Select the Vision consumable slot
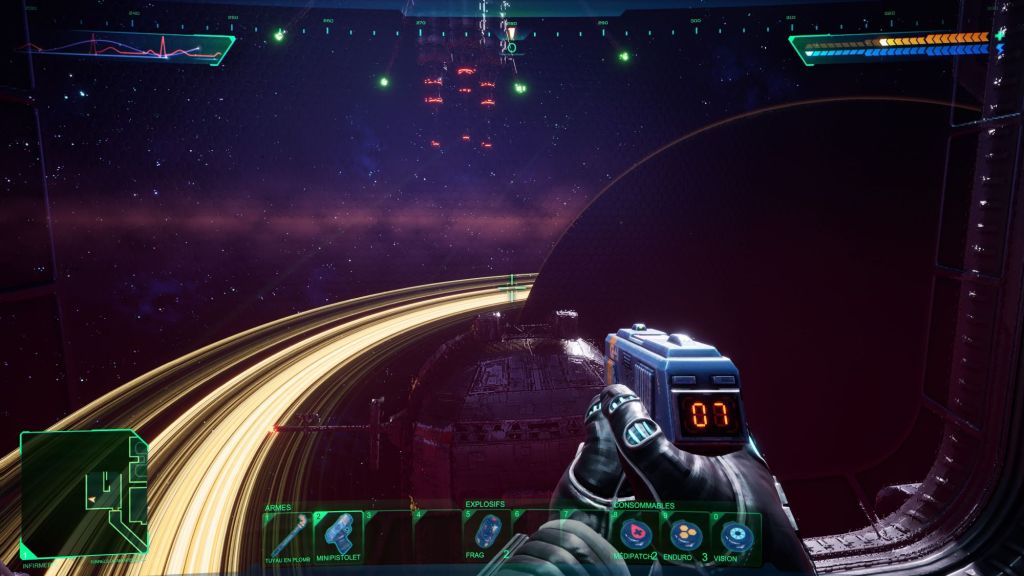Screen dimensions: 1024x576 coord(735,537)
